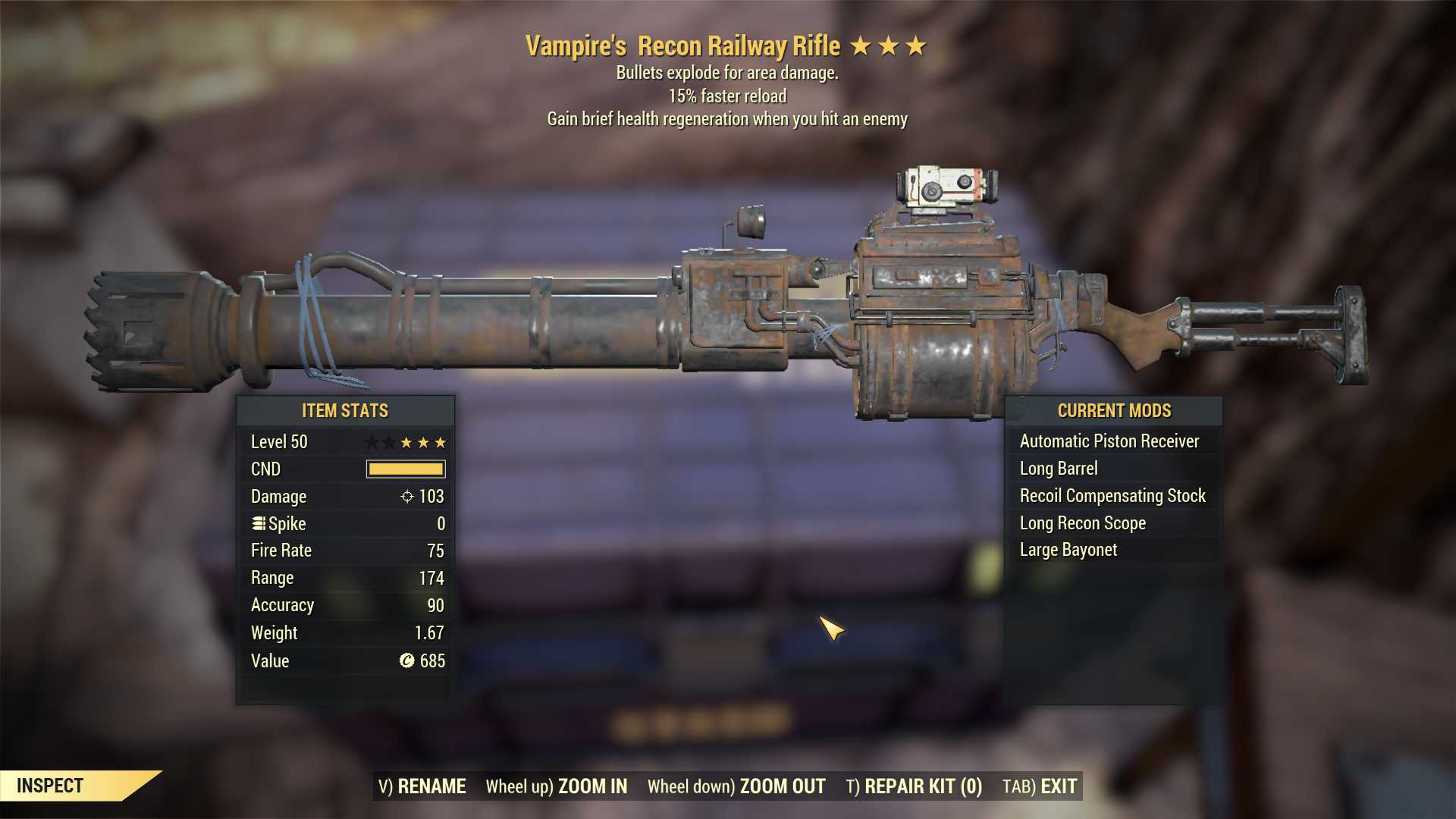Select ZOOM OUT on the bottom bar
This screenshot has width=1456, height=819.
736,786
